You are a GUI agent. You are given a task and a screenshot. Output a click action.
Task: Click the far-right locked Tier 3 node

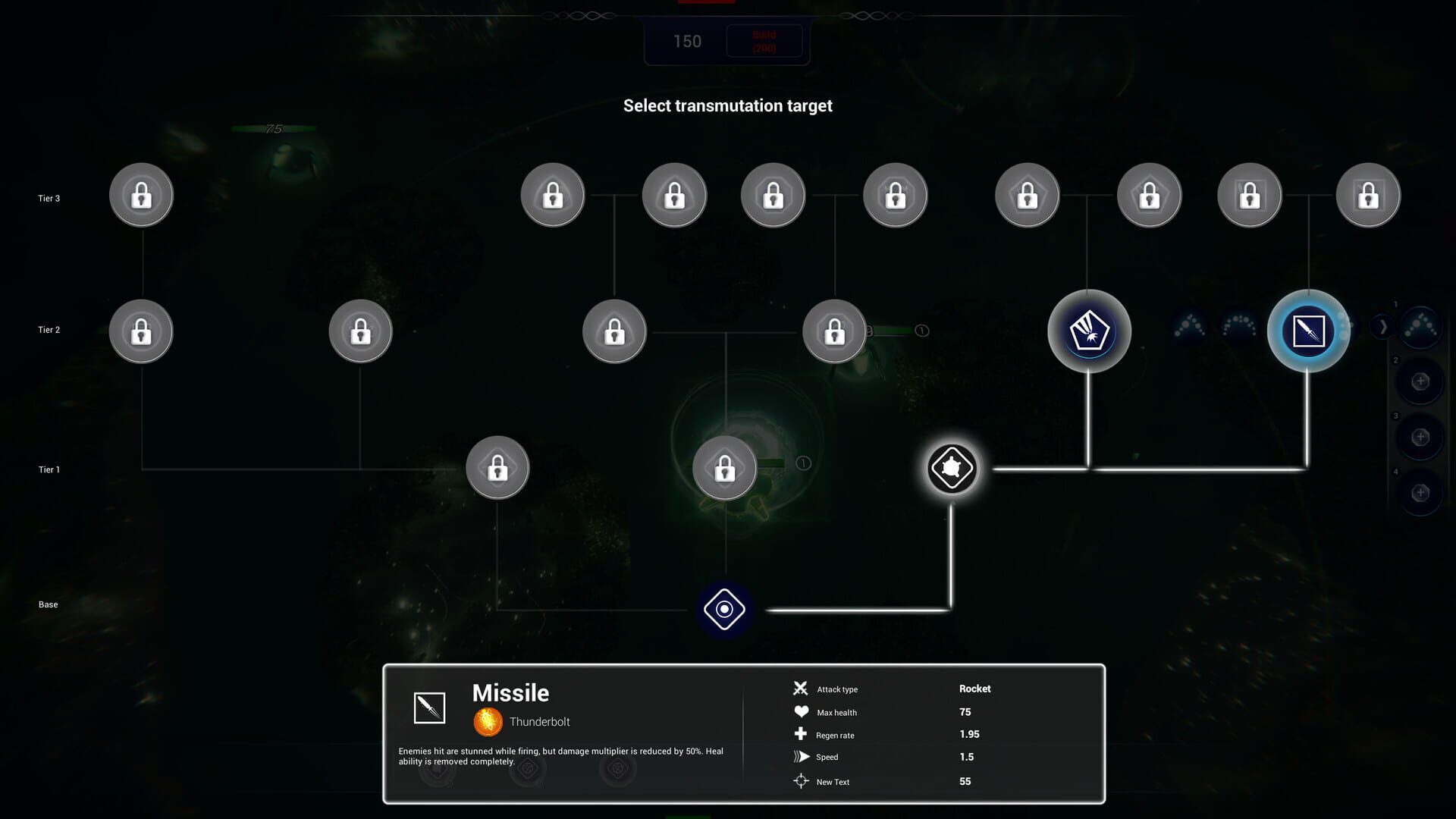coord(1368,195)
